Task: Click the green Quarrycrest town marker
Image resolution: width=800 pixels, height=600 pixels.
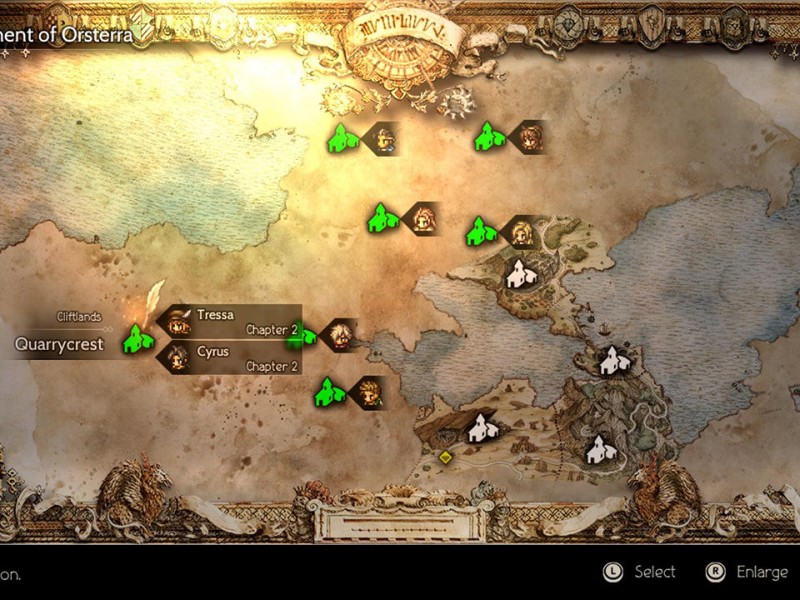Action: click(137, 340)
